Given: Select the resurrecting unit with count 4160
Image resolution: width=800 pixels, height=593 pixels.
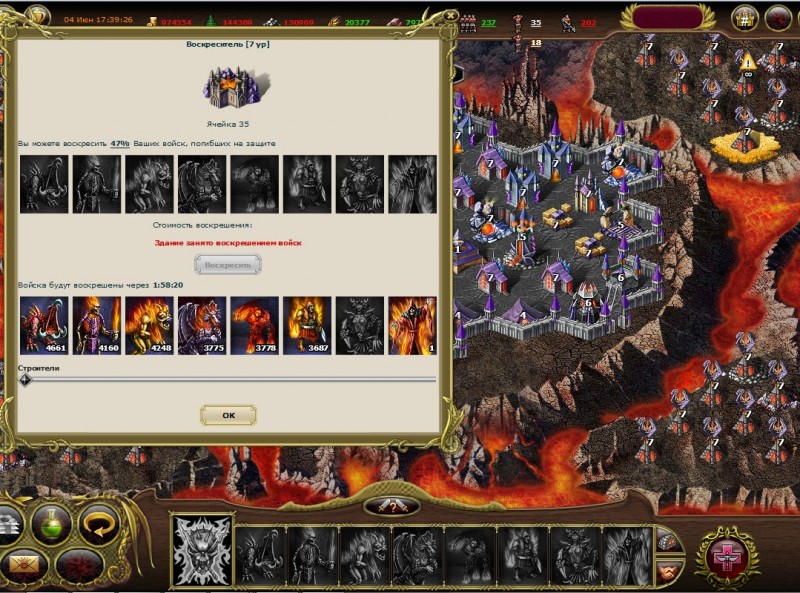Looking at the screenshot, I should tap(96, 325).
